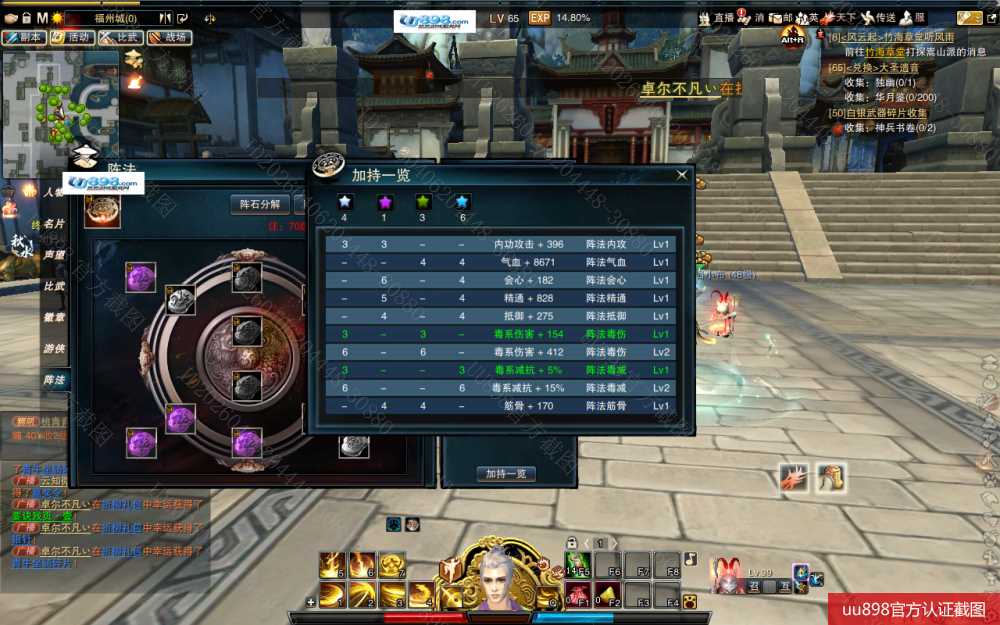Viewport: 1000px width, 625px height.
Task: Select the 内功攻击 +396 row
Action: [500, 244]
